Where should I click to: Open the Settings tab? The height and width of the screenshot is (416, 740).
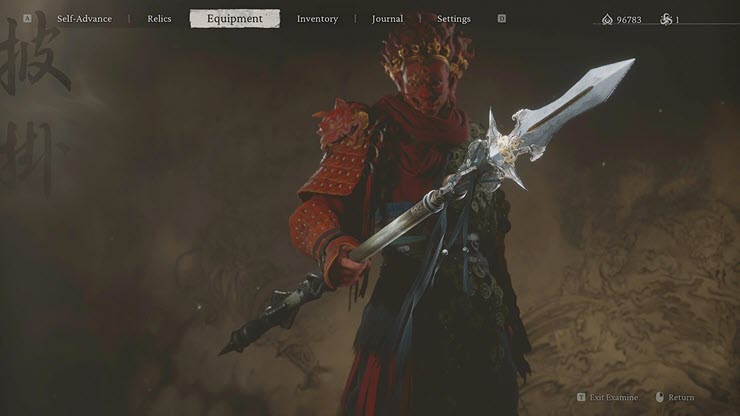(x=453, y=19)
